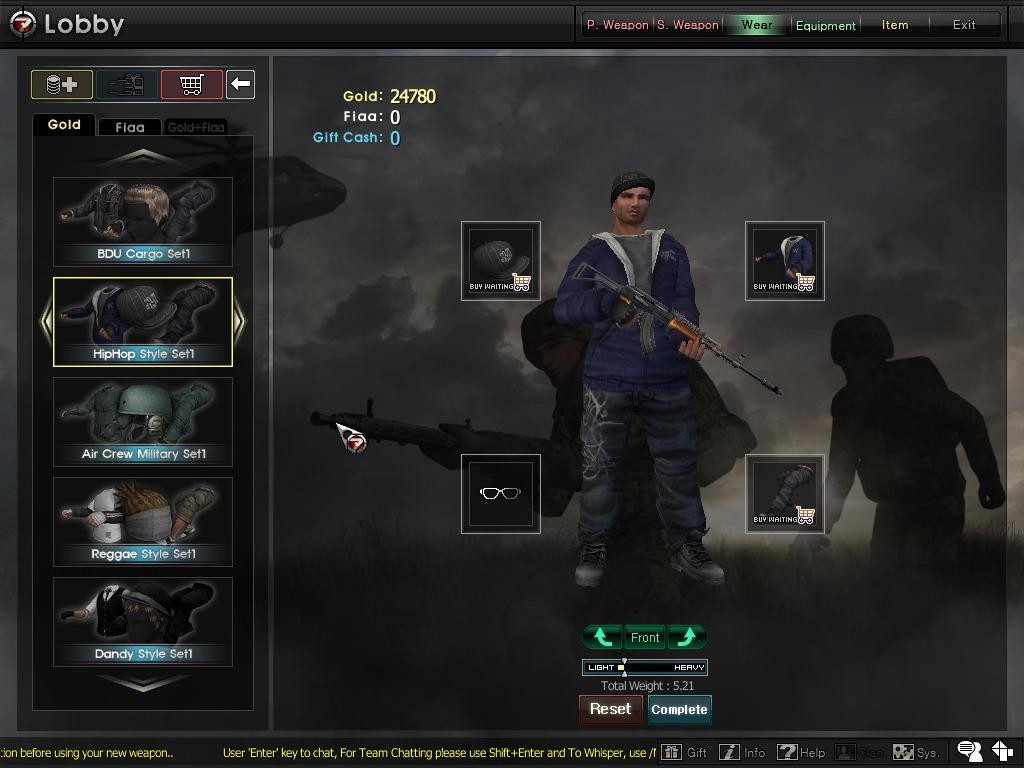Choose the Dandy Style Set1 outfit
The height and width of the screenshot is (768, 1024).
tap(143, 622)
